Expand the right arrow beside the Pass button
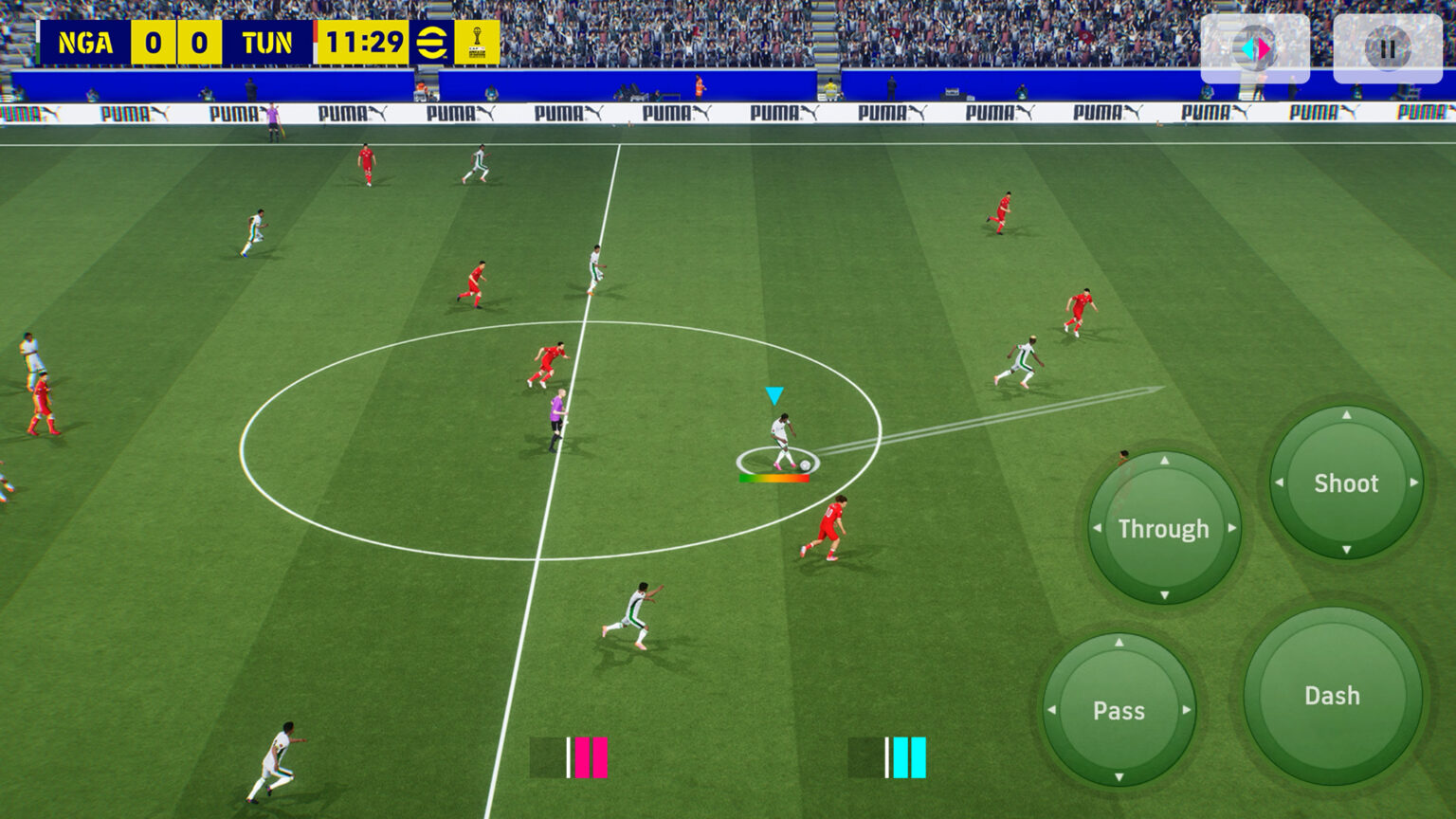 point(1189,711)
